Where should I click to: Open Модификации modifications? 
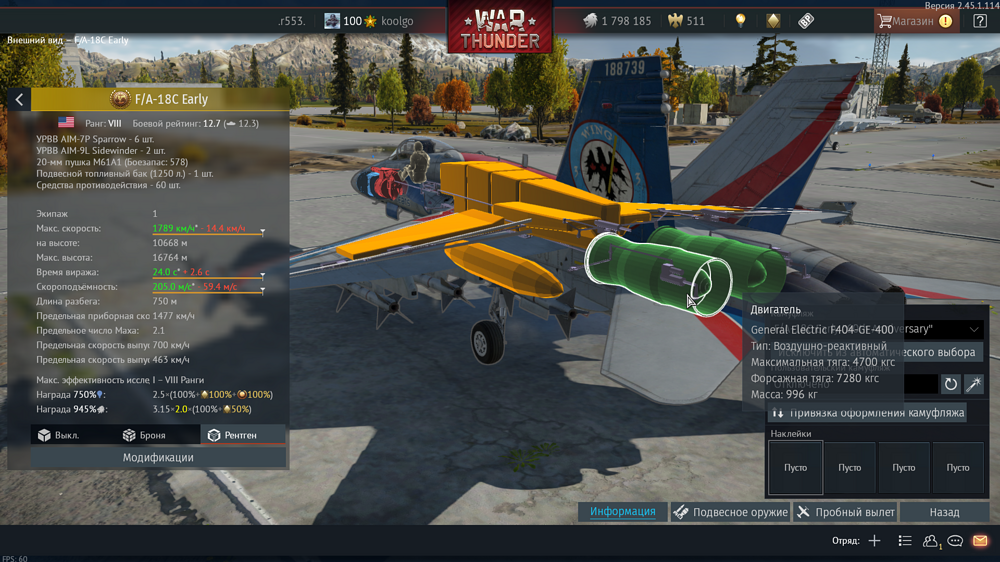click(158, 457)
